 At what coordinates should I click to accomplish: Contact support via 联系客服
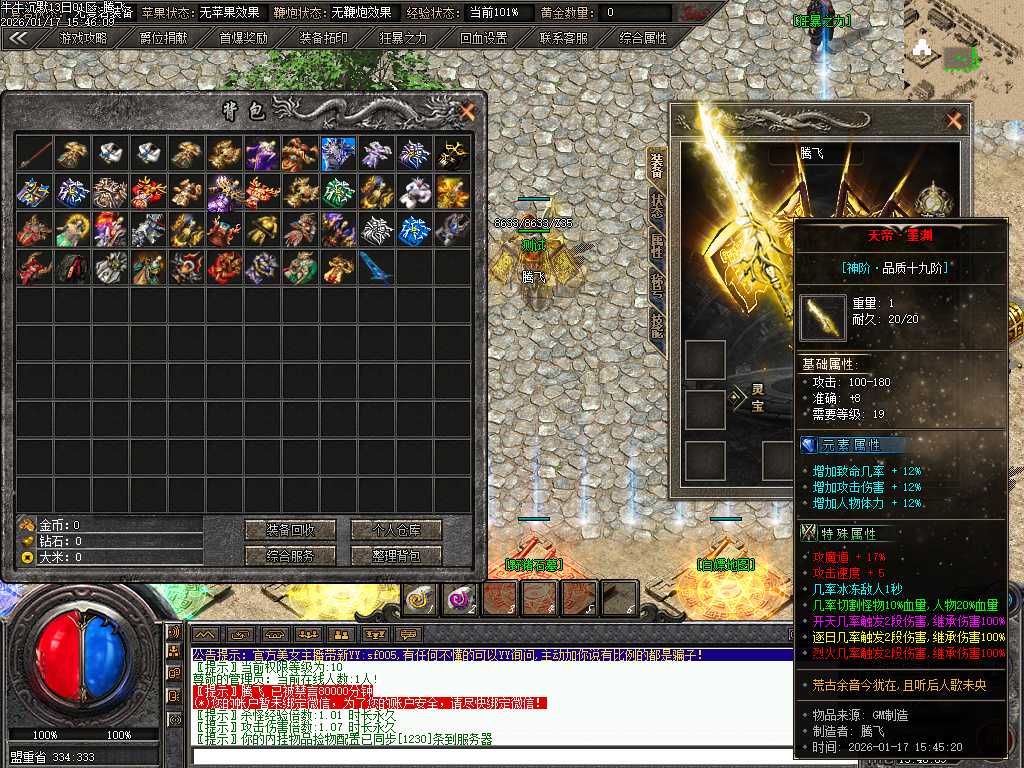point(563,38)
